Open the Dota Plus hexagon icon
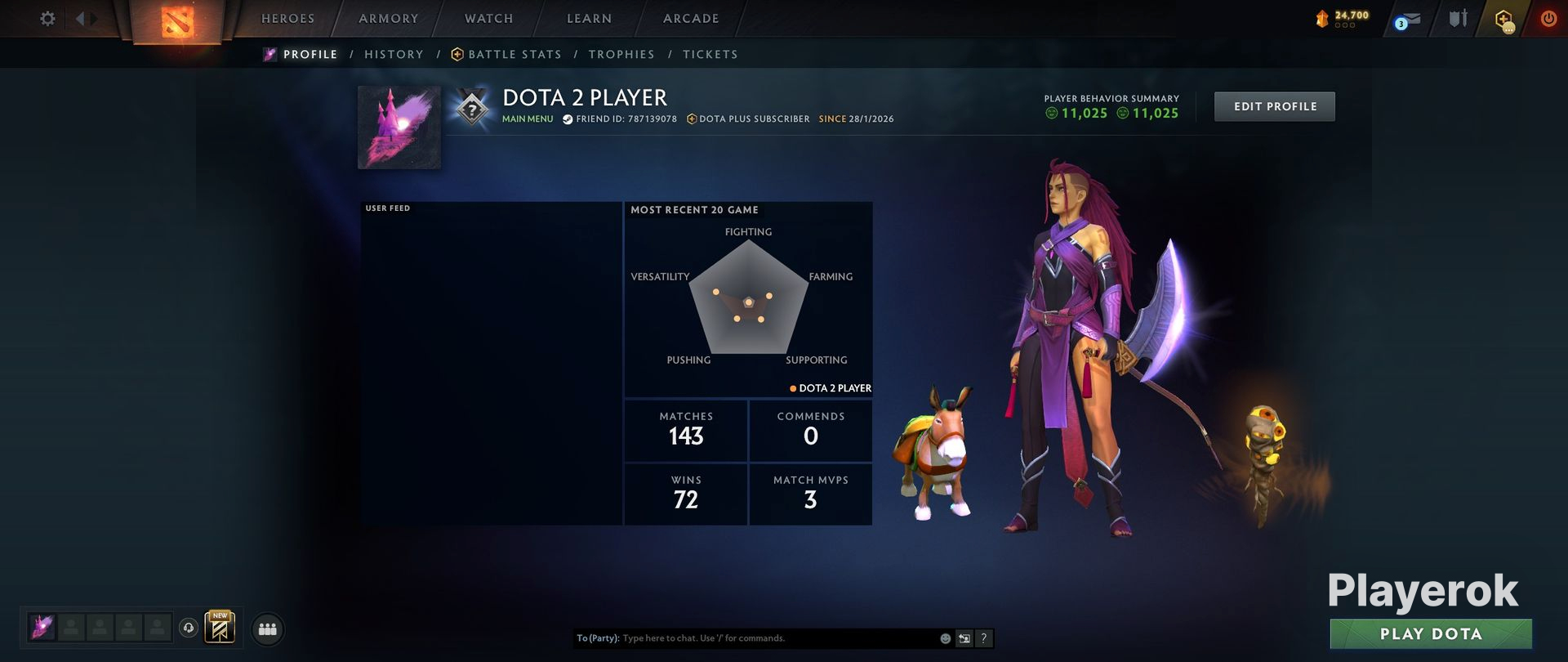1568x662 pixels. click(1503, 20)
